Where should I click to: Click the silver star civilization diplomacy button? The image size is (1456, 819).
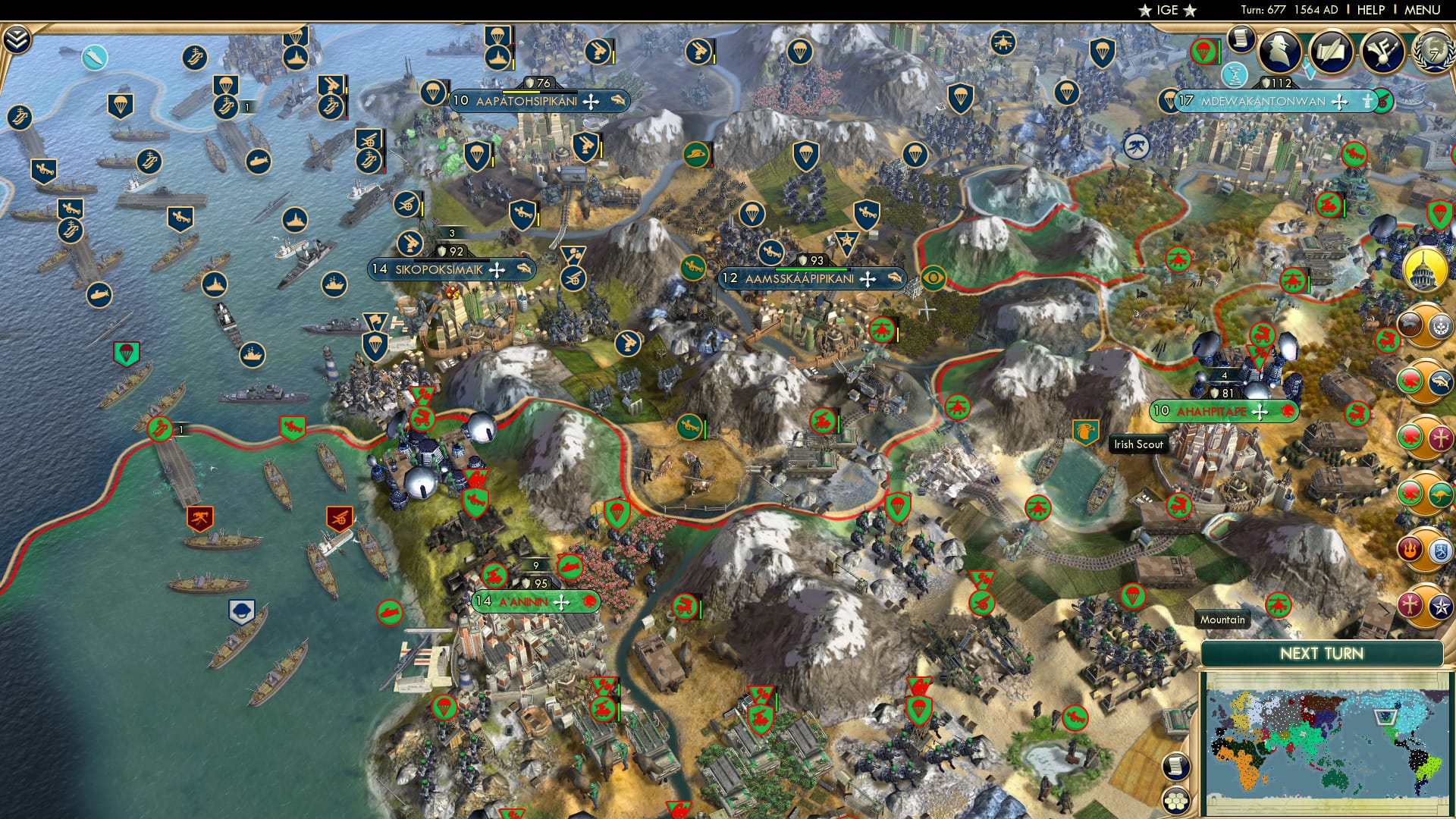[x=1439, y=607]
